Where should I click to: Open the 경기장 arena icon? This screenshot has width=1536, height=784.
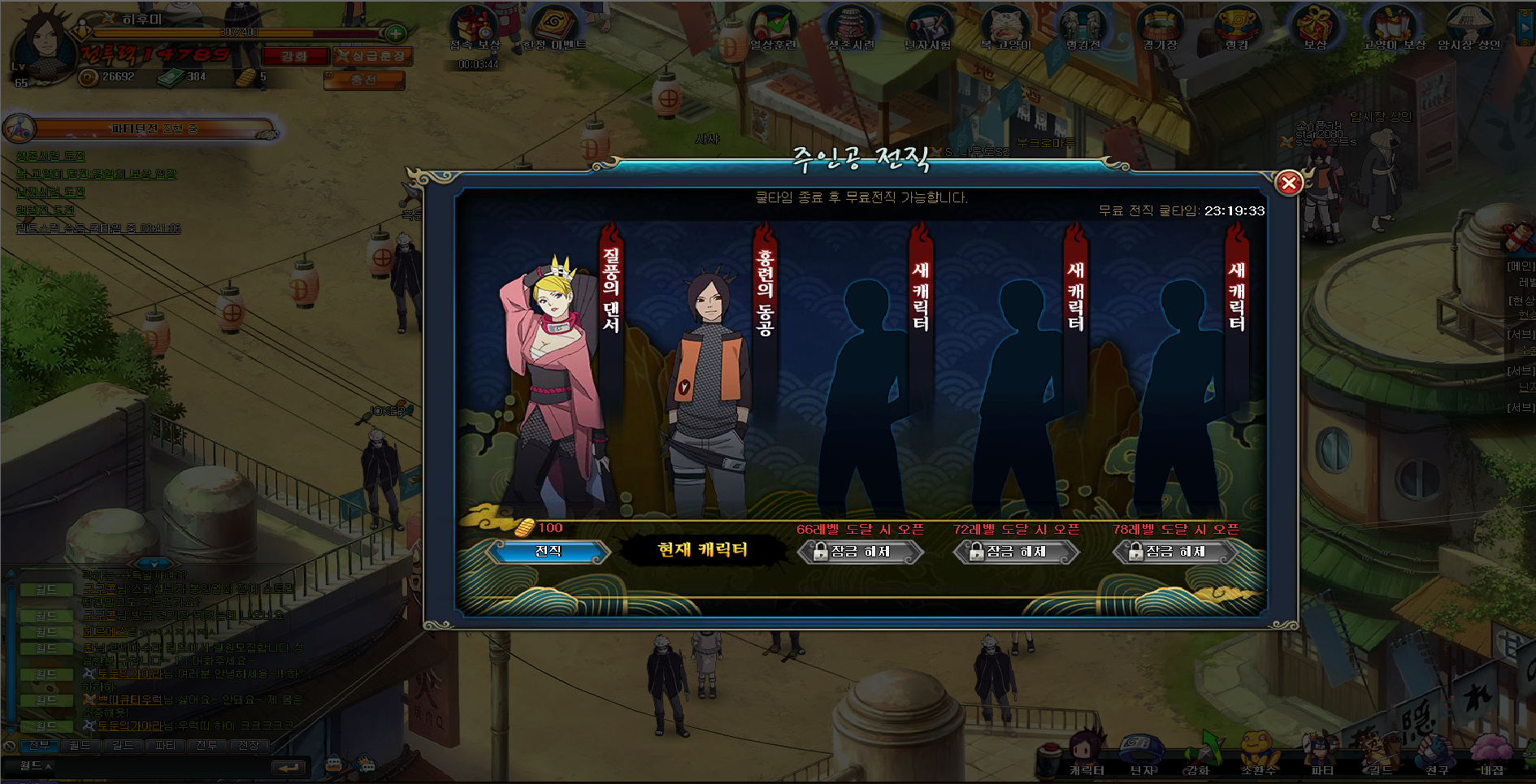pos(1160,27)
